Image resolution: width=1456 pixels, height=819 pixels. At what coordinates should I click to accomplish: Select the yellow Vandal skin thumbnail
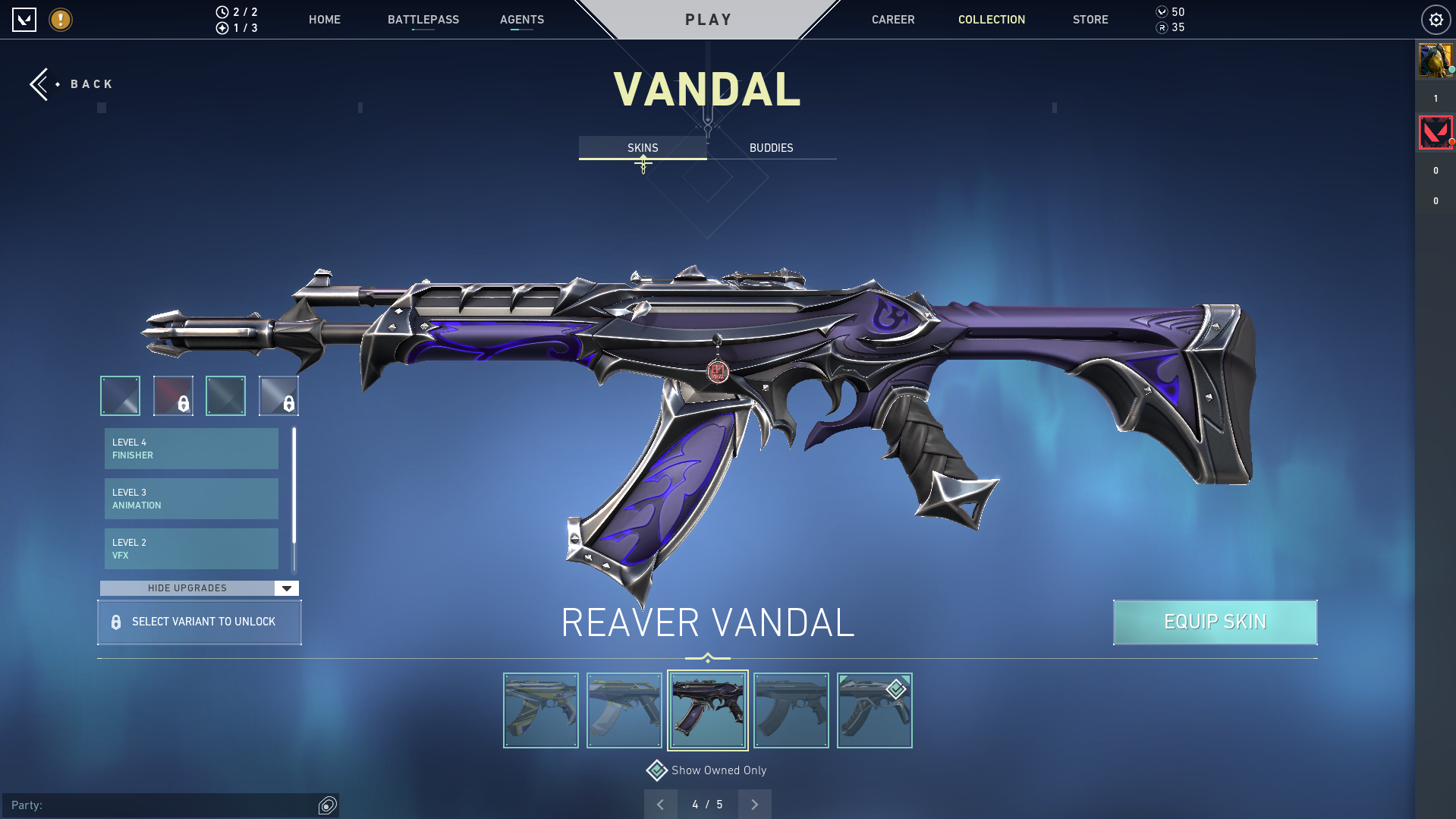click(540, 710)
